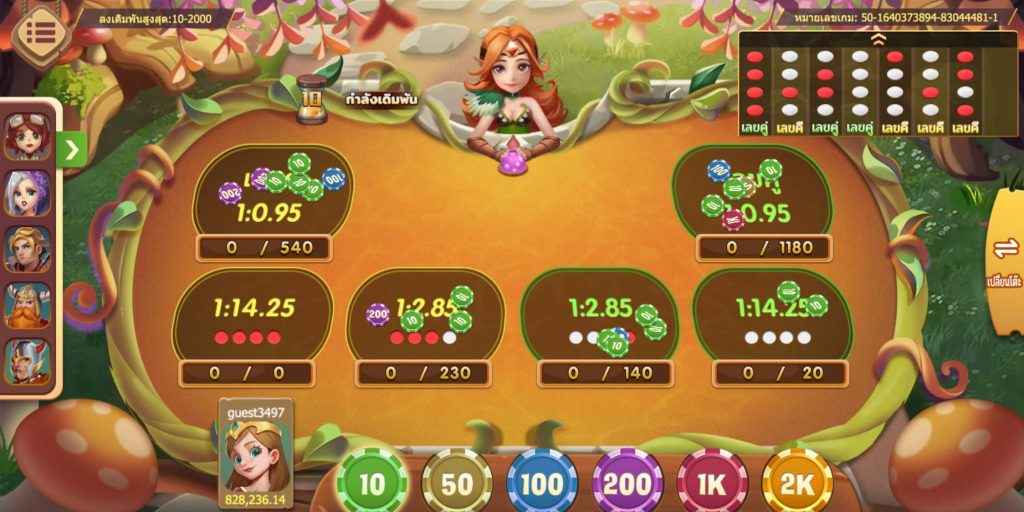Open the hamburger menu button
The height and width of the screenshot is (512, 1024).
(40, 32)
